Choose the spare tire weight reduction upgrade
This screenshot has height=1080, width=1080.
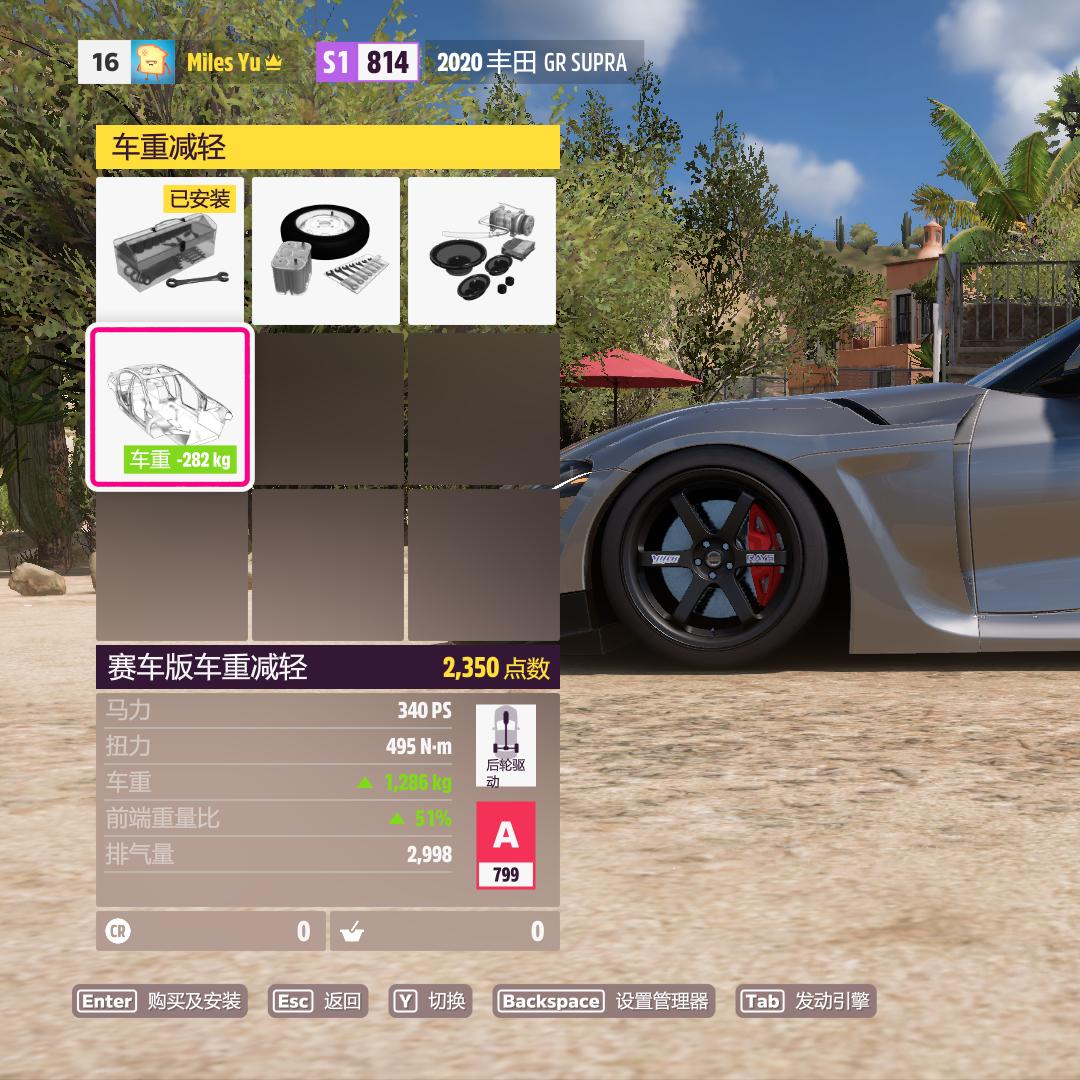(x=326, y=251)
